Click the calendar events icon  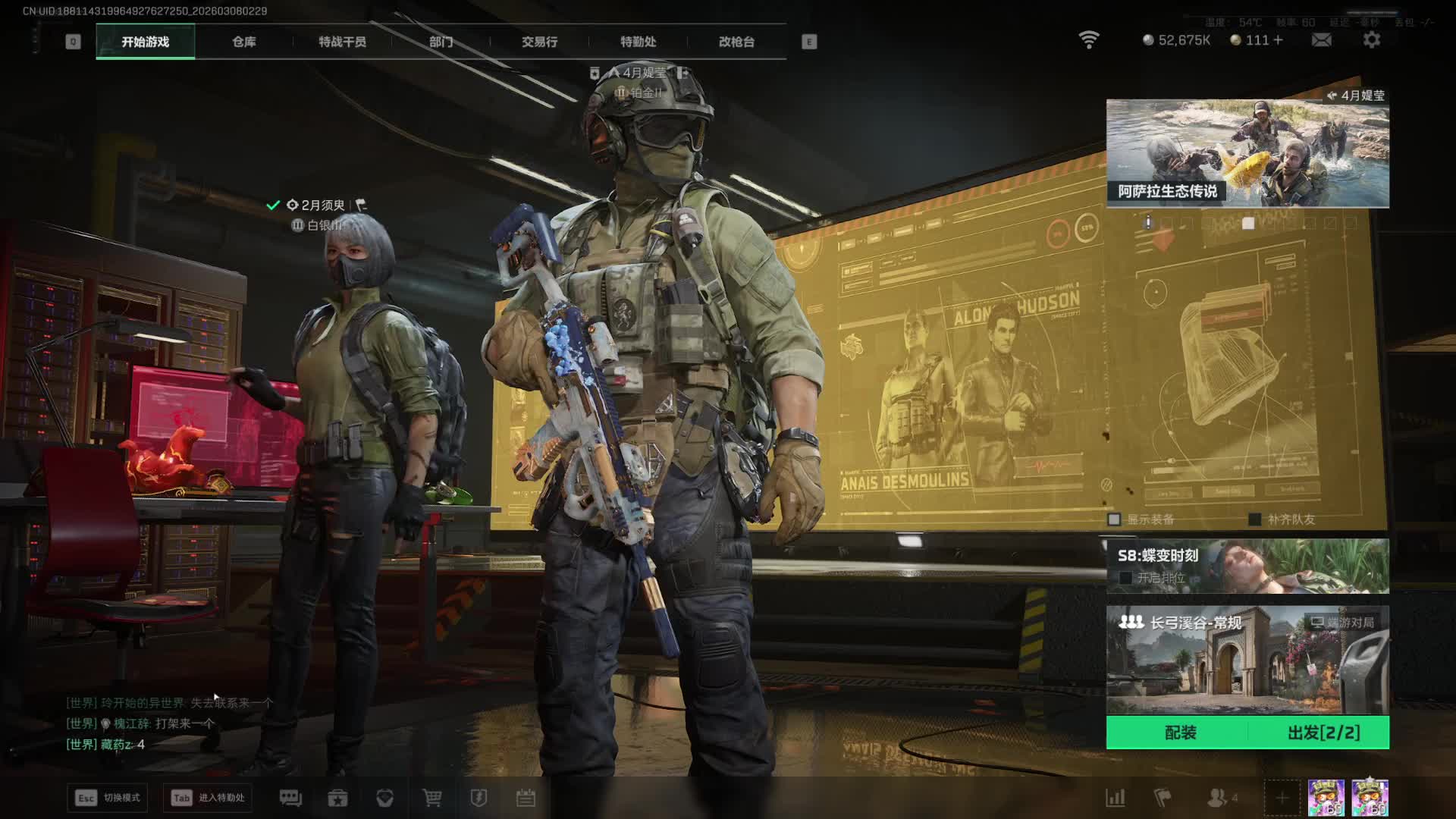(x=526, y=798)
